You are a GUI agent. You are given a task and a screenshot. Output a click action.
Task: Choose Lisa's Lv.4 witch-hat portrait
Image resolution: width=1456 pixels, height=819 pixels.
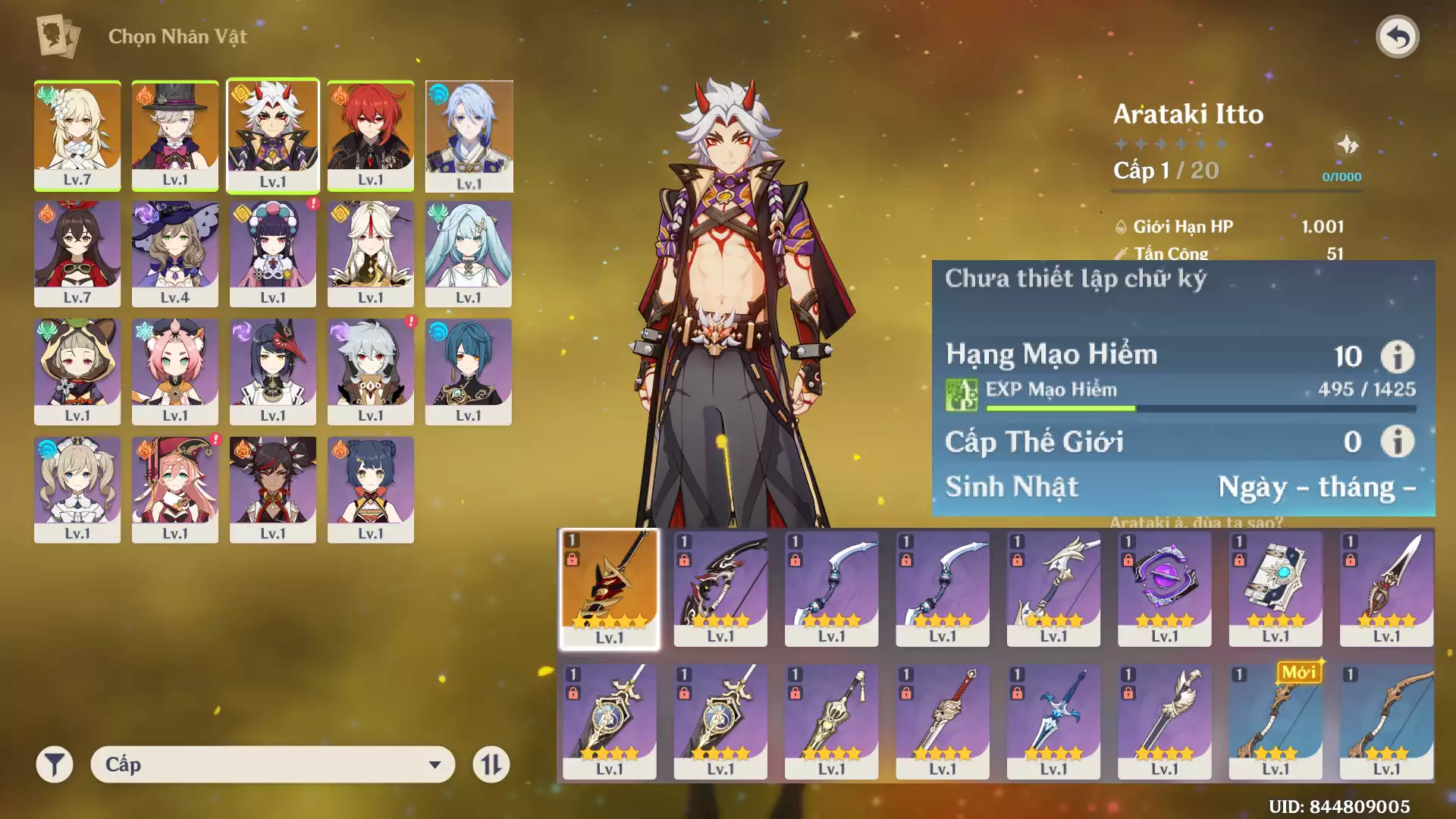click(175, 253)
